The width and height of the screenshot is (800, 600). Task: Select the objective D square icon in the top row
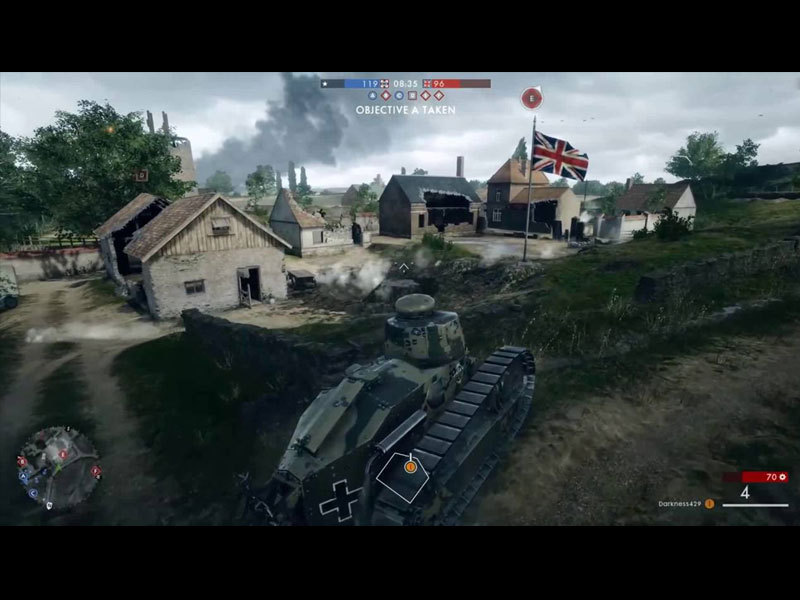412,96
